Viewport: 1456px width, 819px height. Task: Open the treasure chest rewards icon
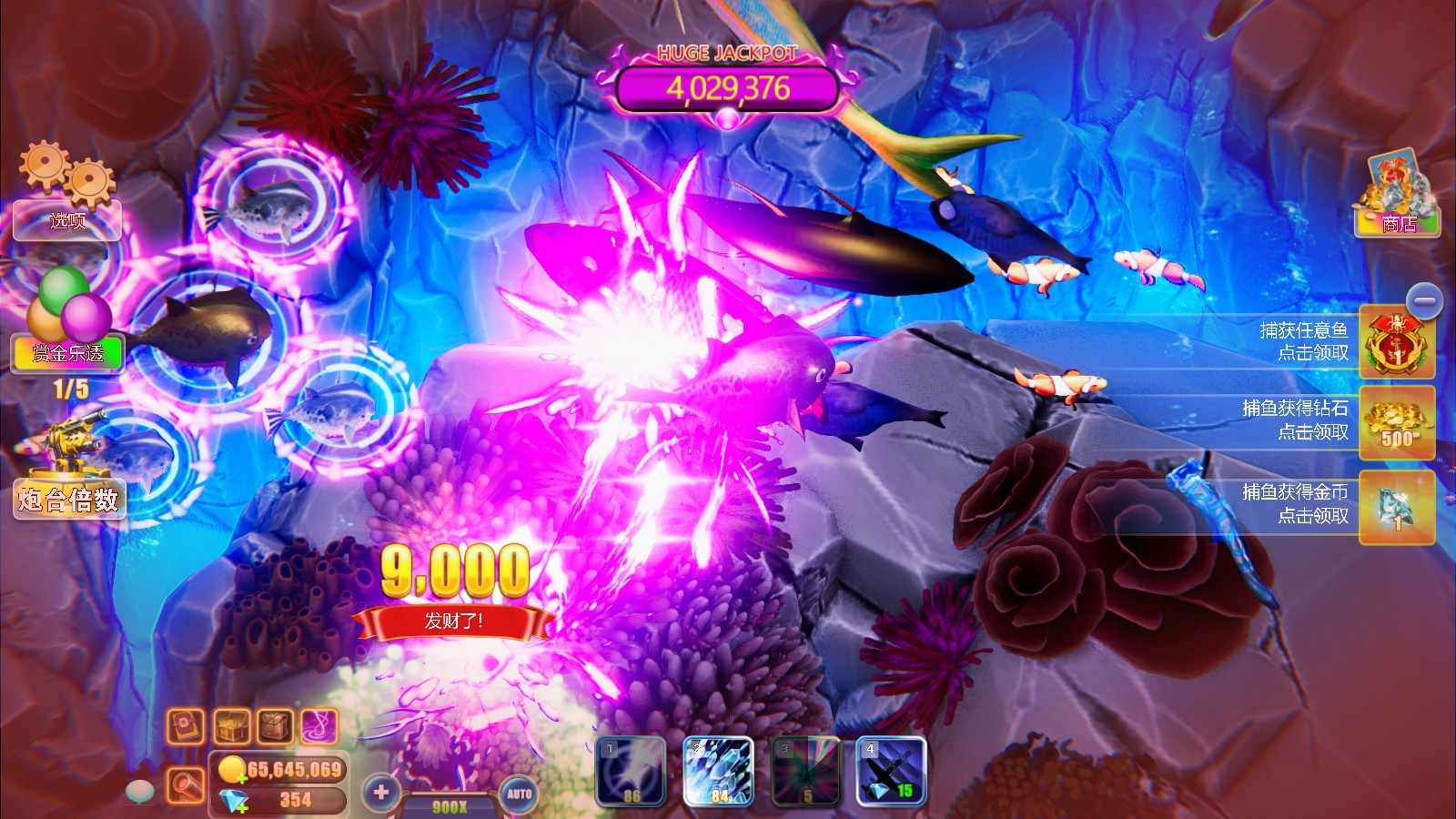(231, 723)
